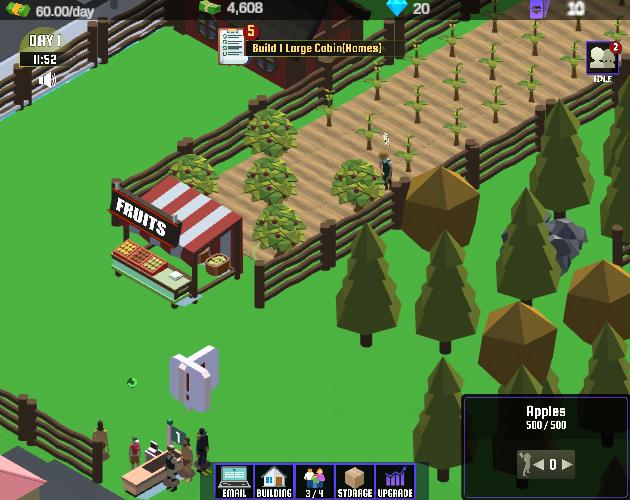Viewport: 630px width, 500px height.
Task: Open the quest checklist icon
Action: tap(232, 43)
